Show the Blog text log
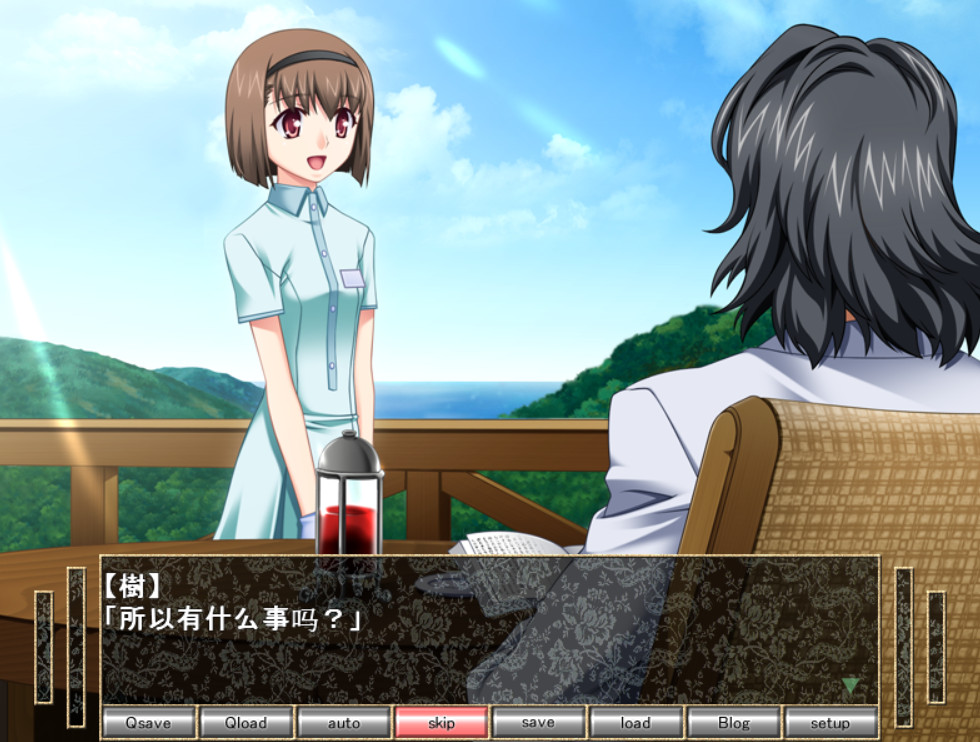 (733, 722)
